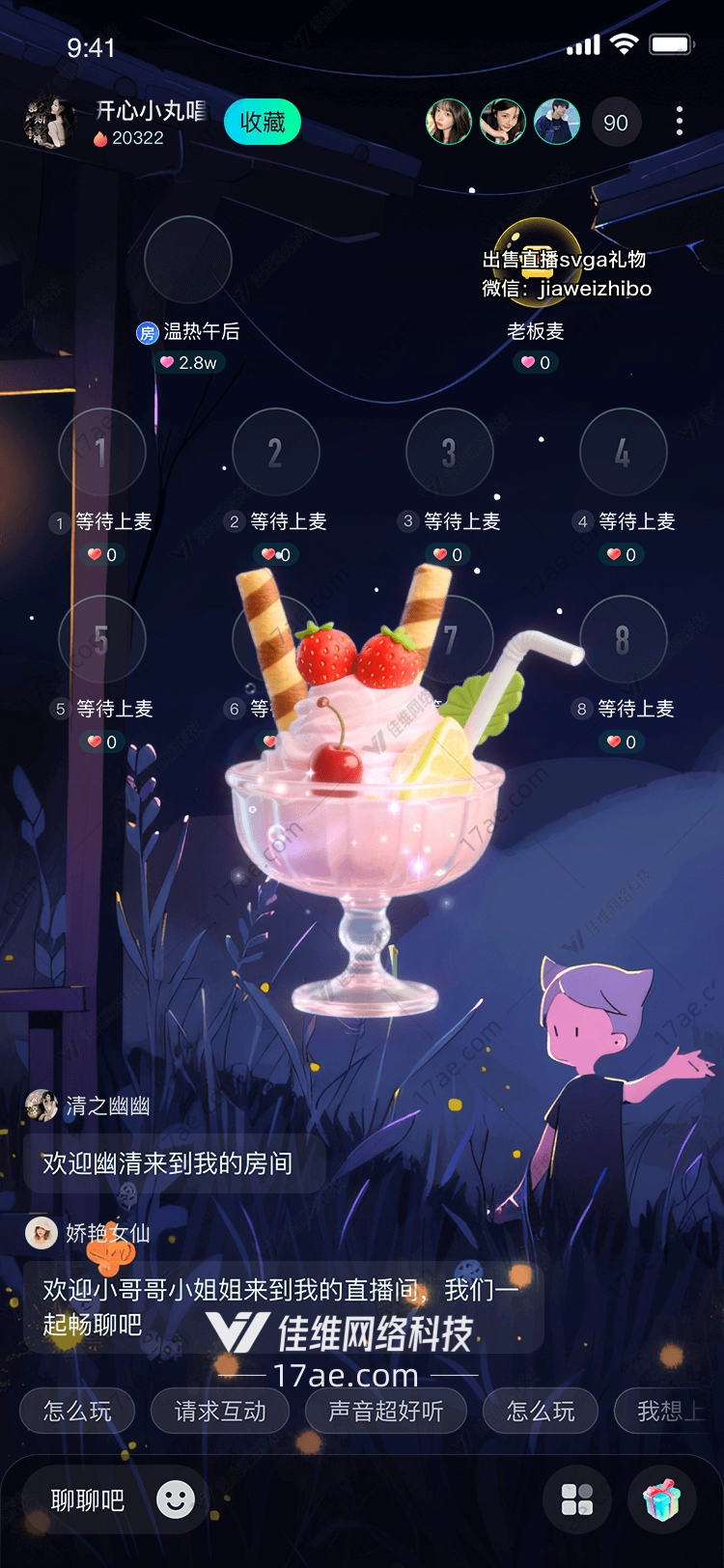View 娇艳女仙's avatar in chat
The image size is (724, 1568).
click(x=42, y=1233)
